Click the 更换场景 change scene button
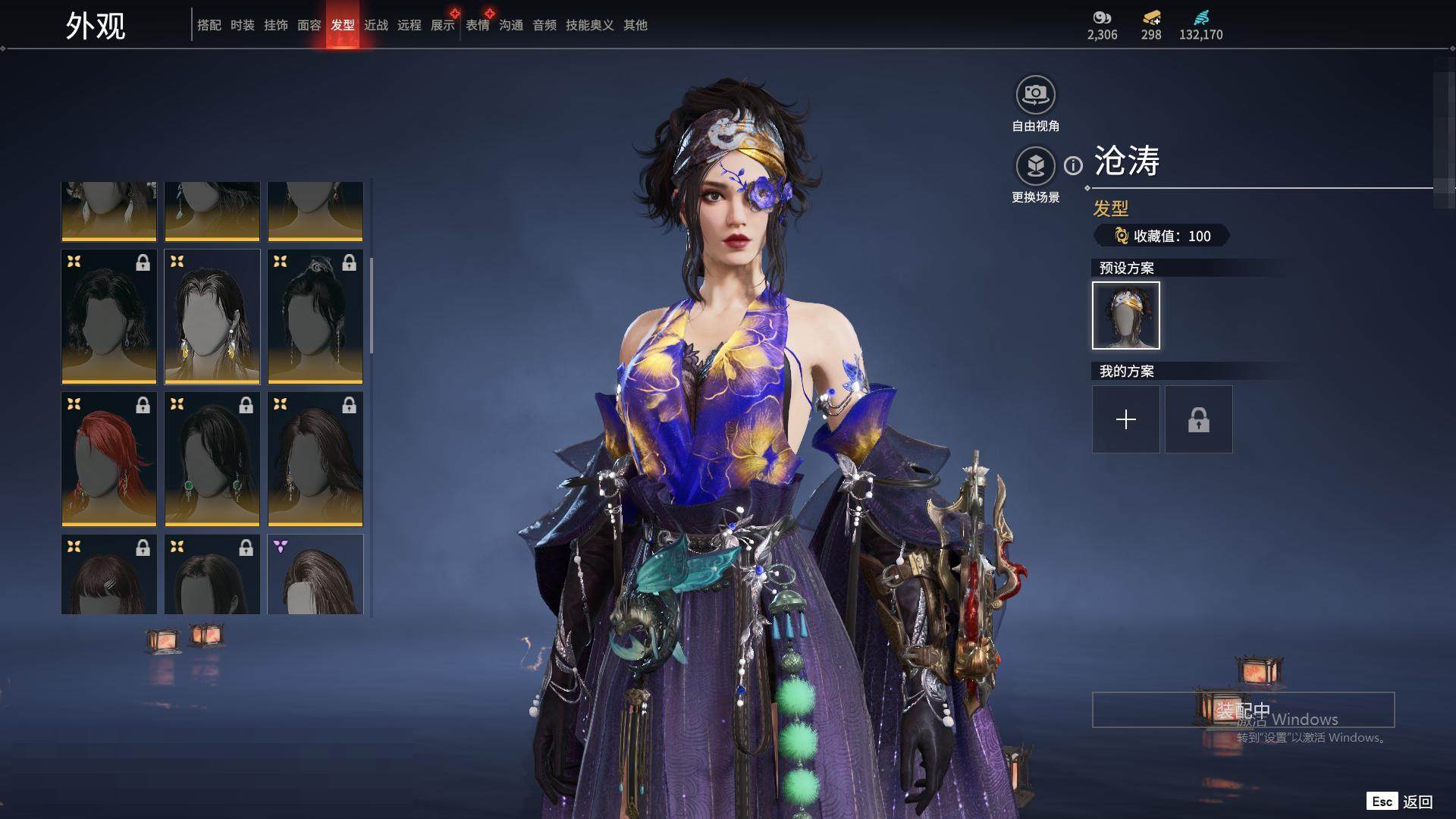Viewport: 1456px width, 819px height. pos(1035,166)
